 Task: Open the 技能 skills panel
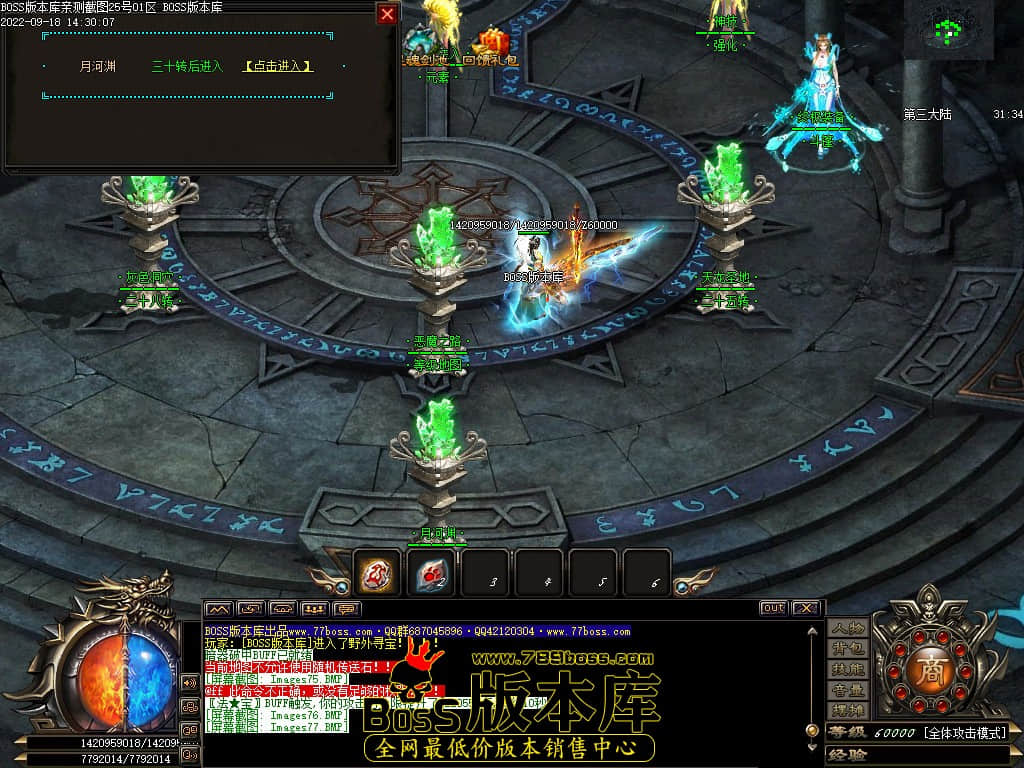(848, 670)
